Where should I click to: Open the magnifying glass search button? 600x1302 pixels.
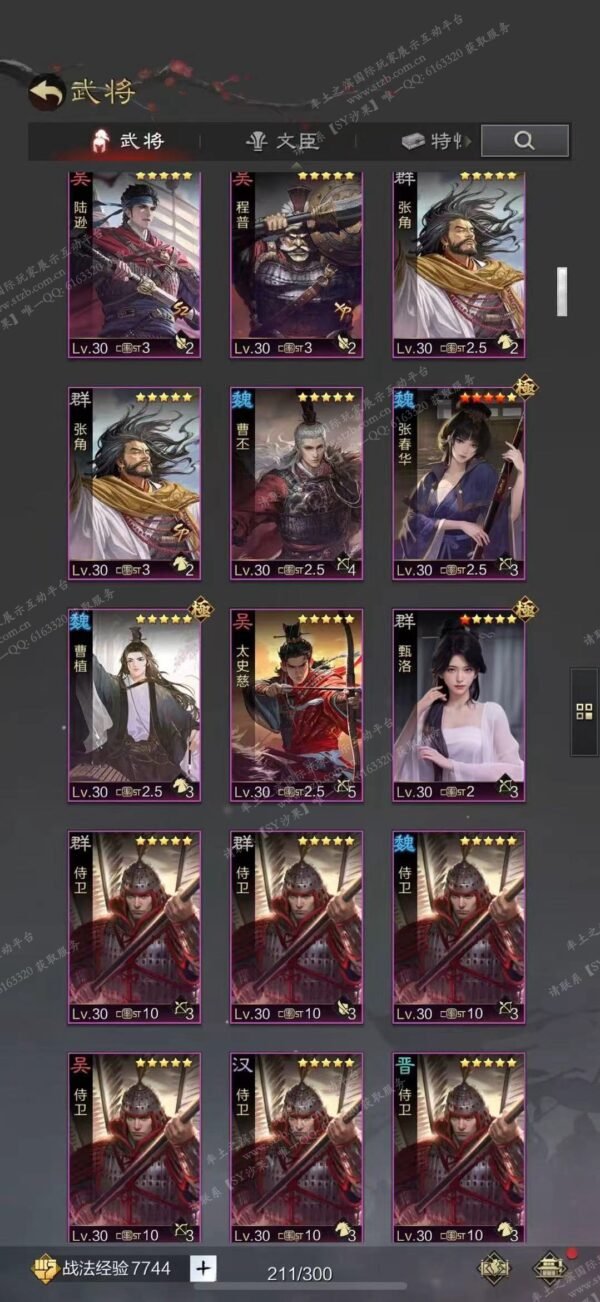coord(524,141)
